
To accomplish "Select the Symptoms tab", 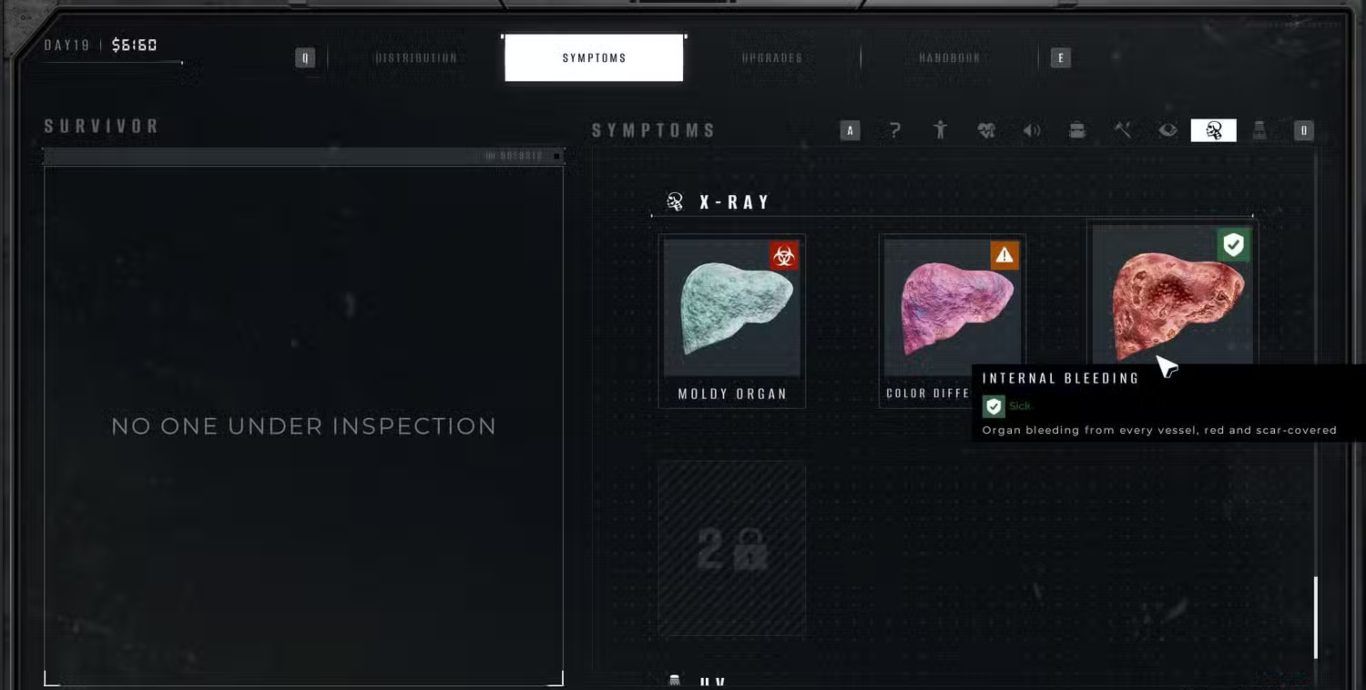I will (x=594, y=58).
